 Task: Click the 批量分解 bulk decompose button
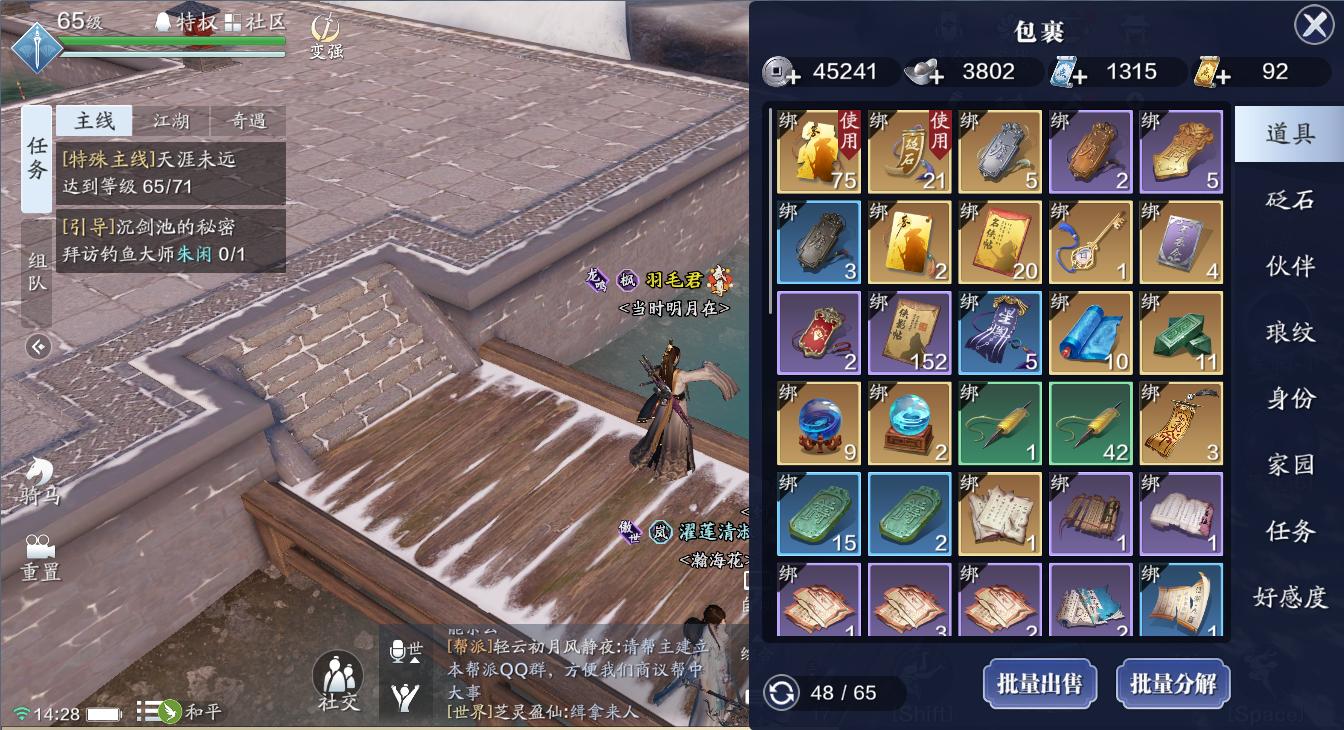click(1173, 684)
